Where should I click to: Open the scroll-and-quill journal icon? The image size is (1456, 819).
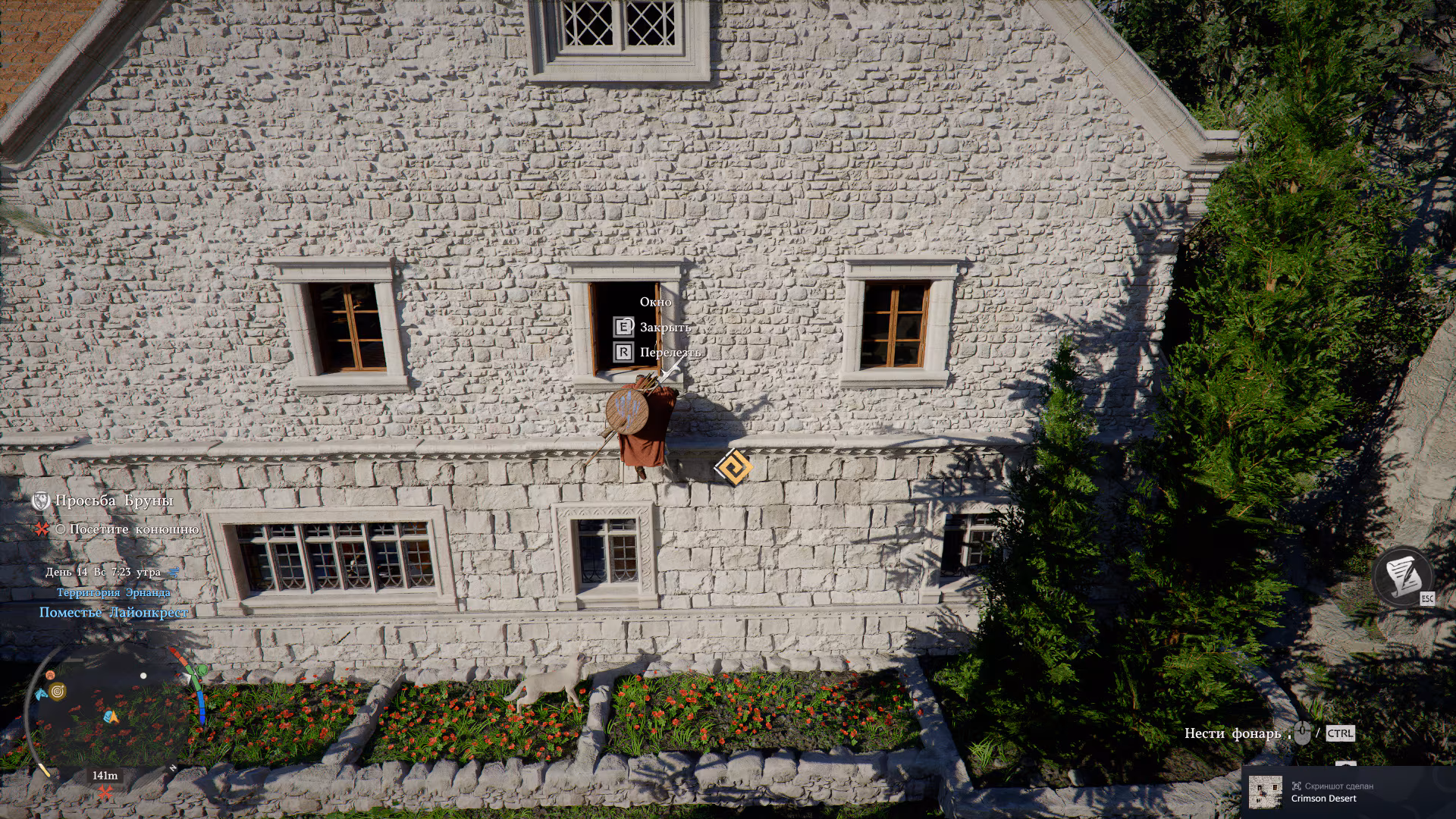1402,577
